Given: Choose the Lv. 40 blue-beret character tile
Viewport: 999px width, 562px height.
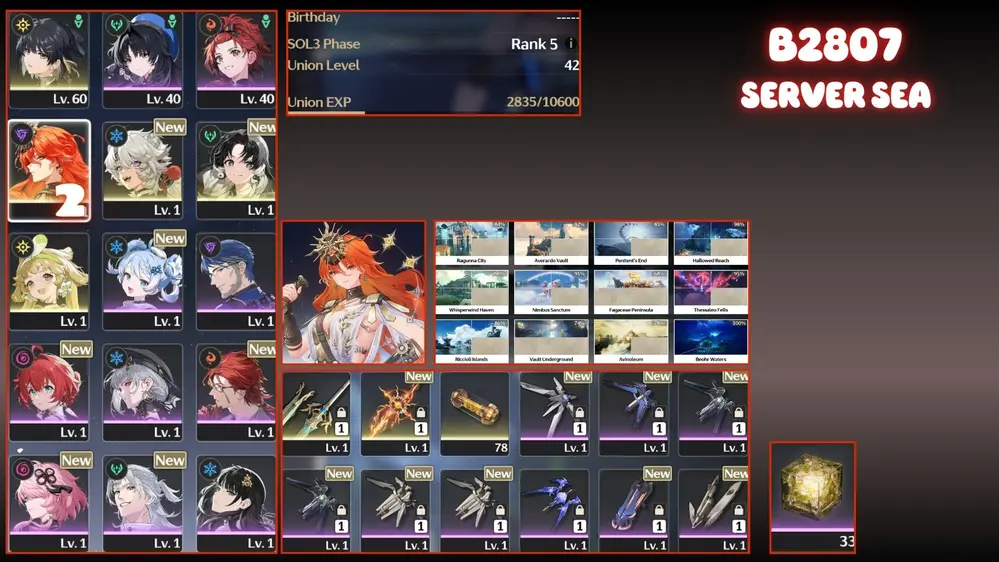Looking at the screenshot, I should [x=142, y=60].
